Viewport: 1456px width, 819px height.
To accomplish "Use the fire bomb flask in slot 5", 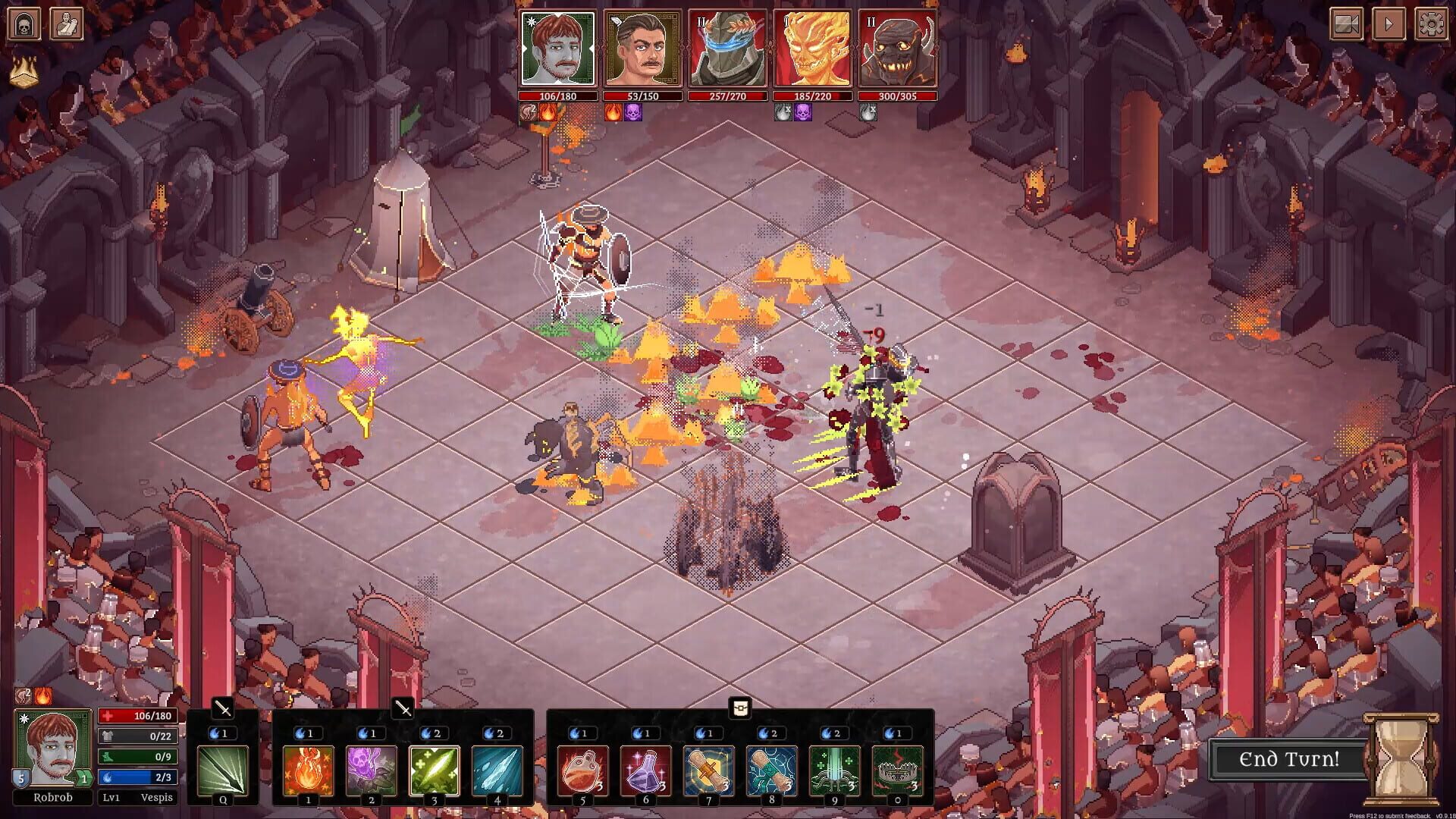I will coord(584,770).
